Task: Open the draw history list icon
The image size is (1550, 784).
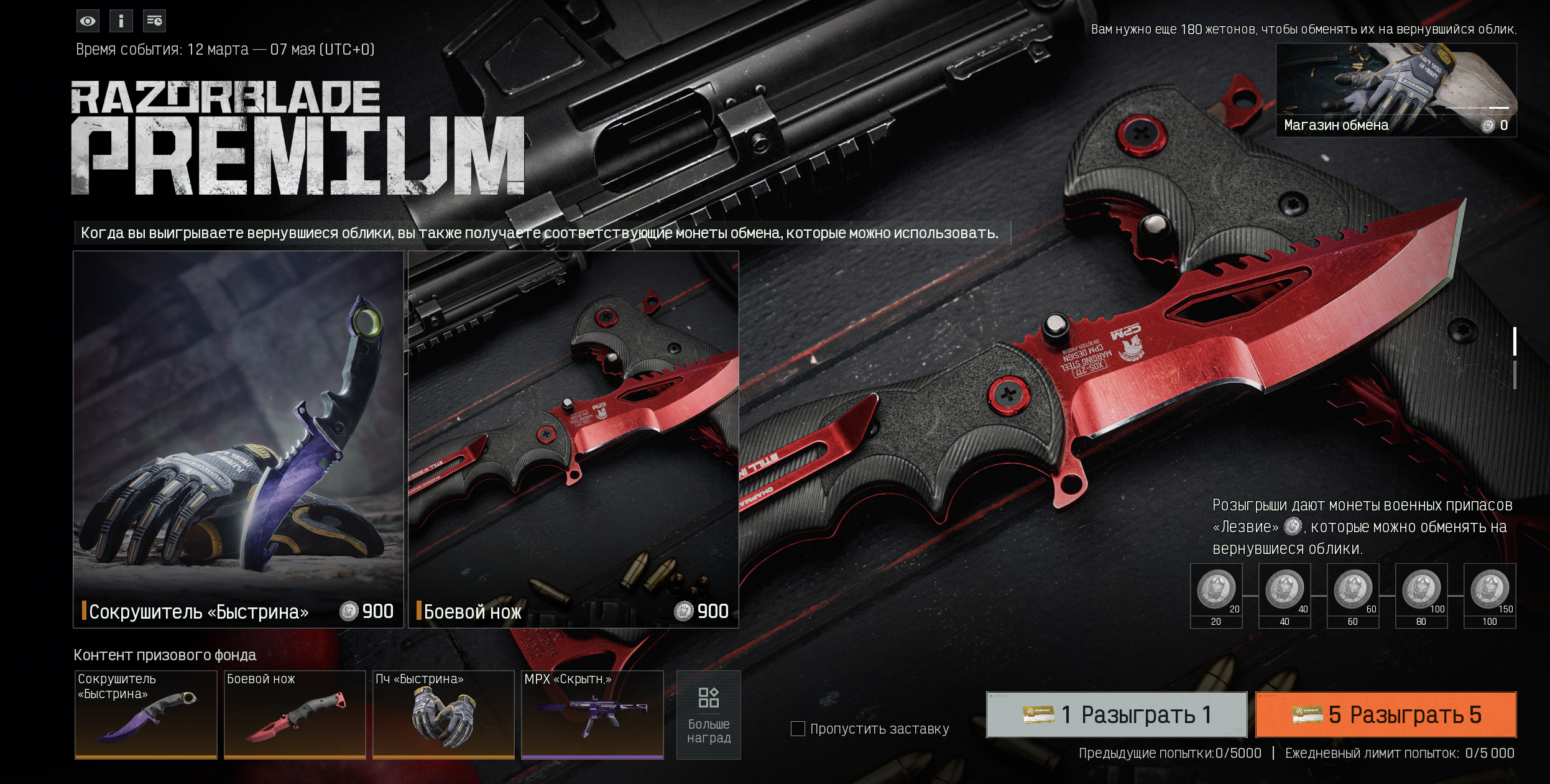Action: tap(154, 21)
